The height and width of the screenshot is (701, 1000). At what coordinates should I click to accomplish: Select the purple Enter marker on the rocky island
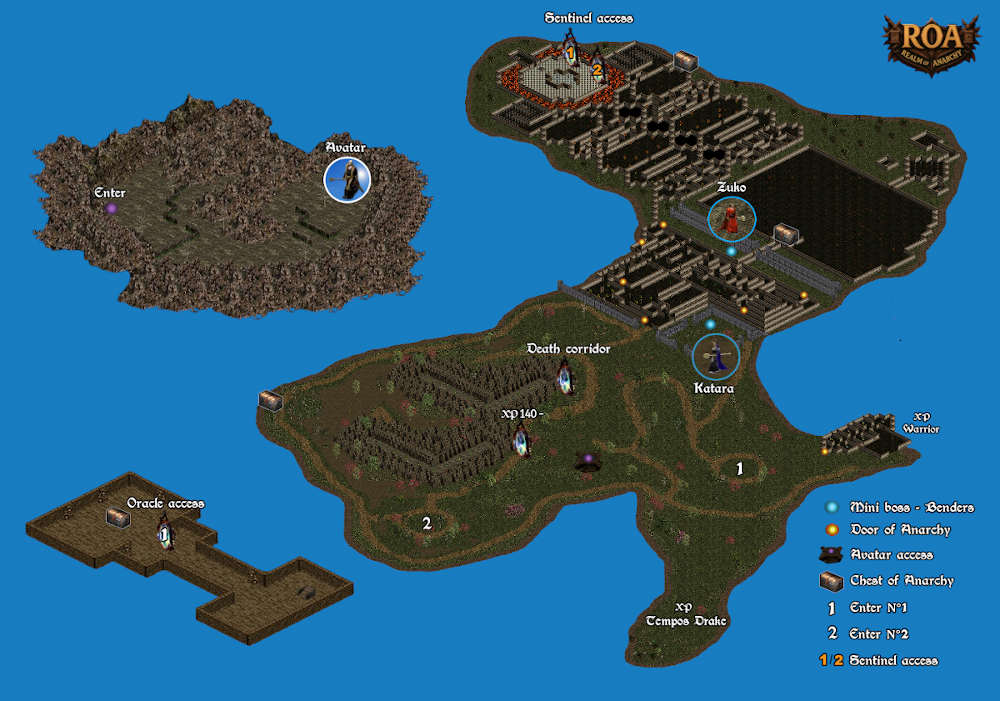[x=111, y=208]
